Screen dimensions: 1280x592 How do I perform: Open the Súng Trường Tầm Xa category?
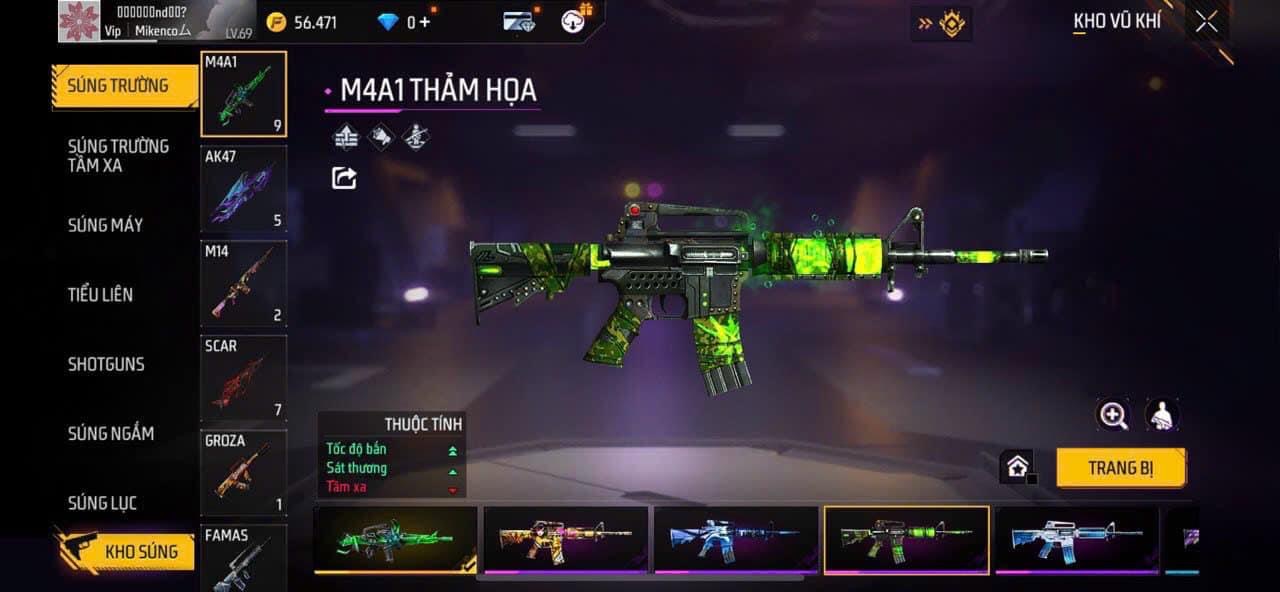tap(118, 156)
